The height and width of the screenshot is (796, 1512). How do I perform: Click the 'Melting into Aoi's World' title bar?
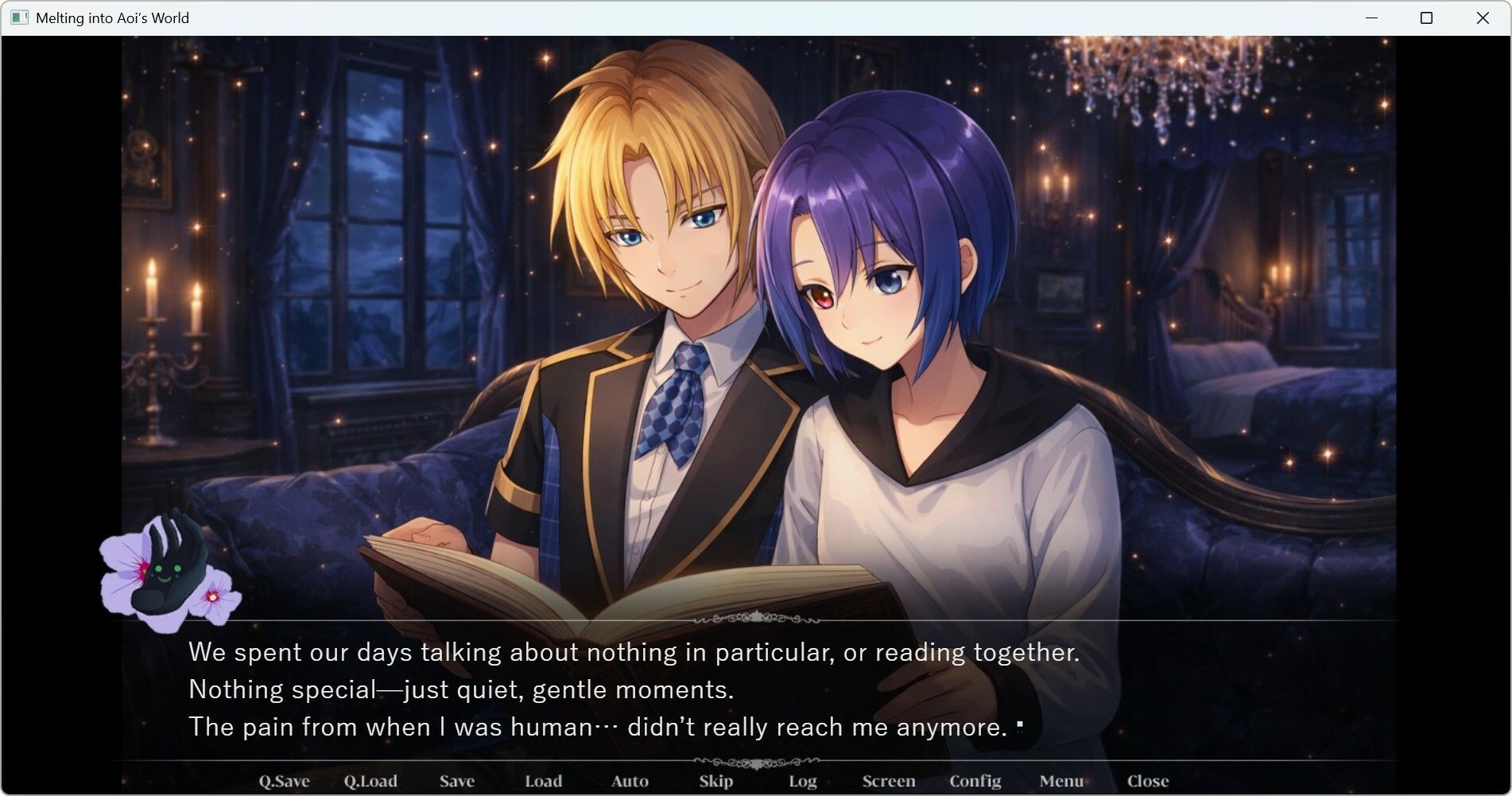click(x=112, y=17)
